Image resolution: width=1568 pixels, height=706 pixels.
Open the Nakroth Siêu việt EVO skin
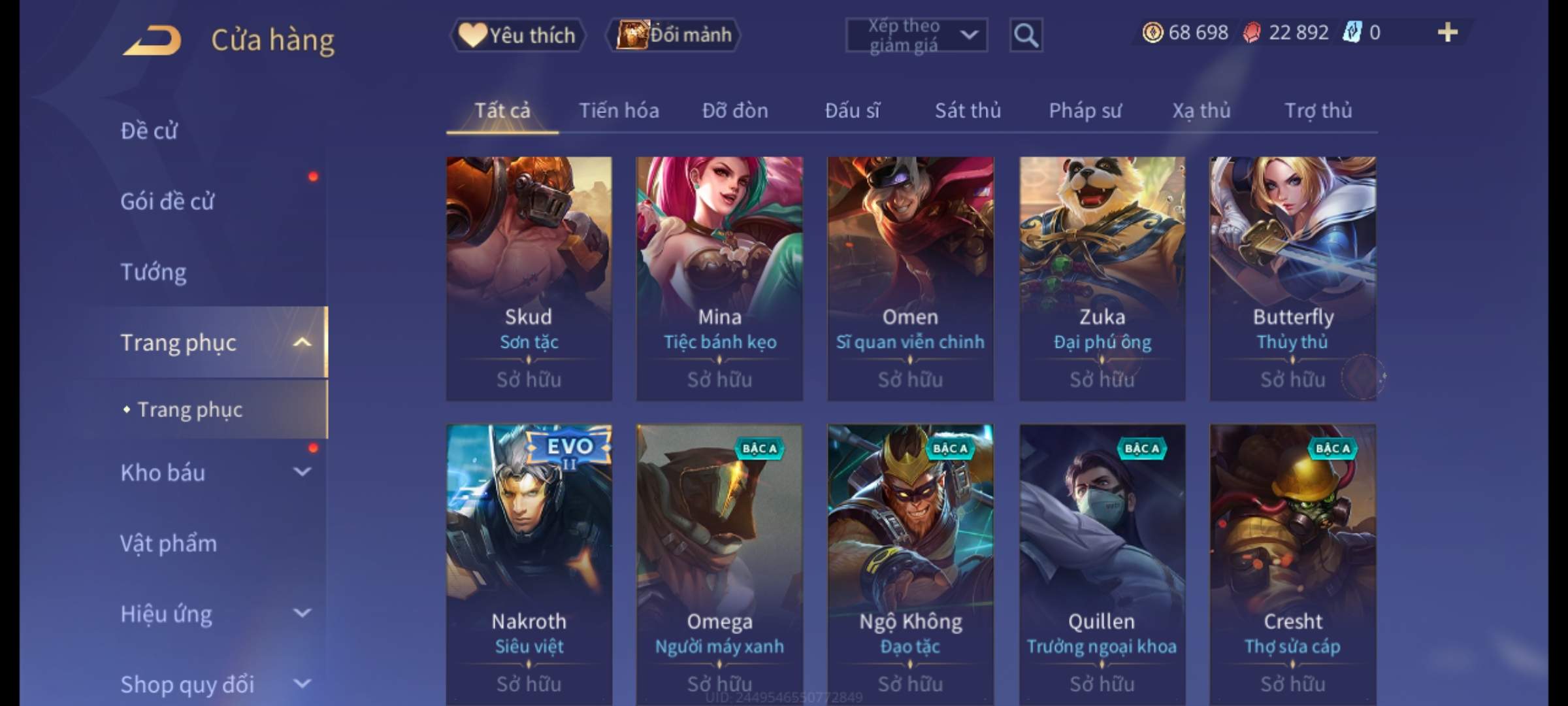[x=529, y=562]
